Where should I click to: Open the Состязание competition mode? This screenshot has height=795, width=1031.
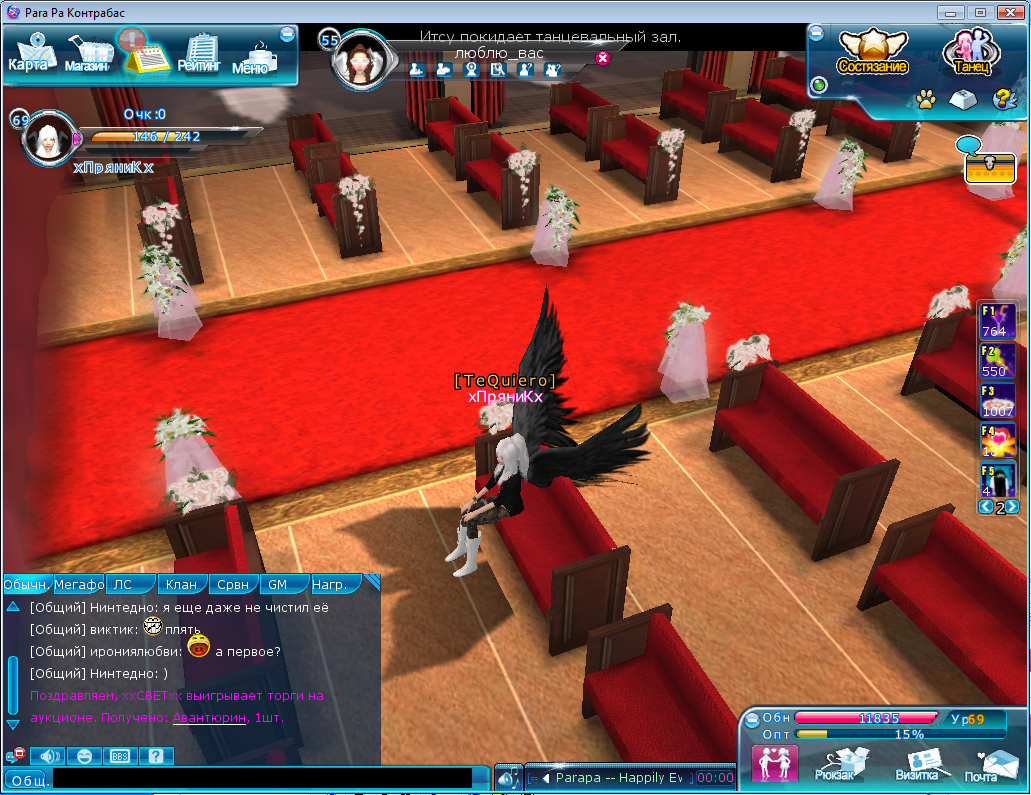(872, 52)
